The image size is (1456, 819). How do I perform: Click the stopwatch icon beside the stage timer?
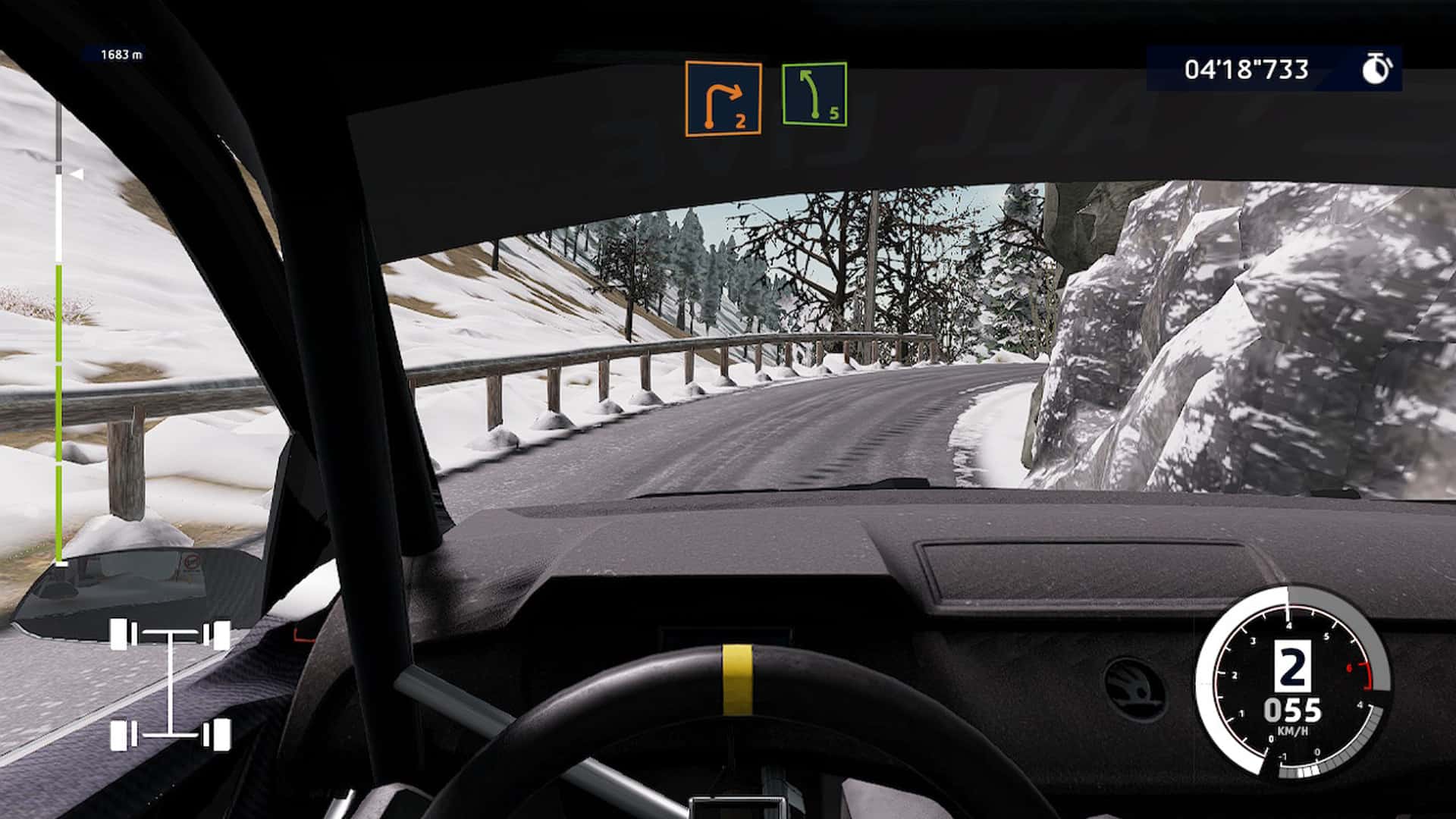click(x=1377, y=68)
